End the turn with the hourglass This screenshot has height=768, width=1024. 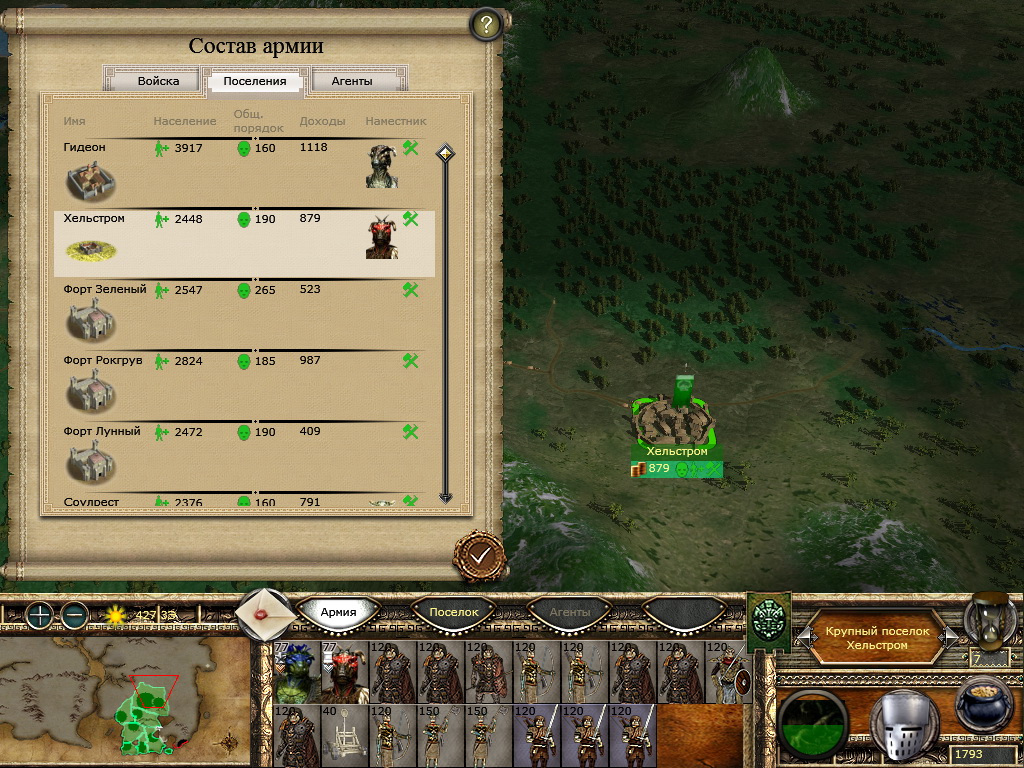991,618
